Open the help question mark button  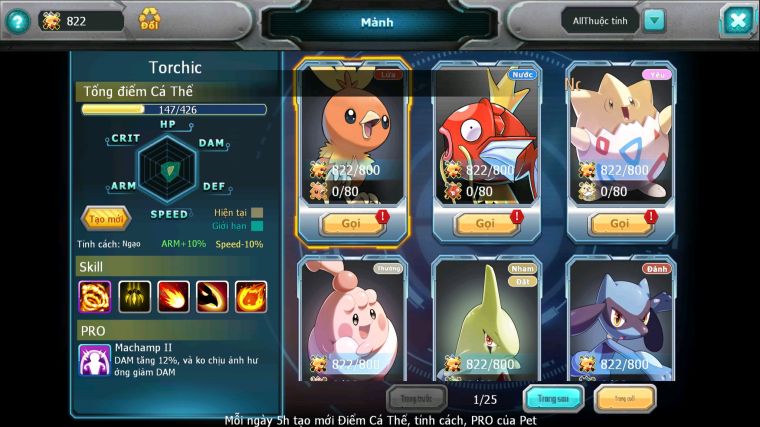click(x=16, y=20)
